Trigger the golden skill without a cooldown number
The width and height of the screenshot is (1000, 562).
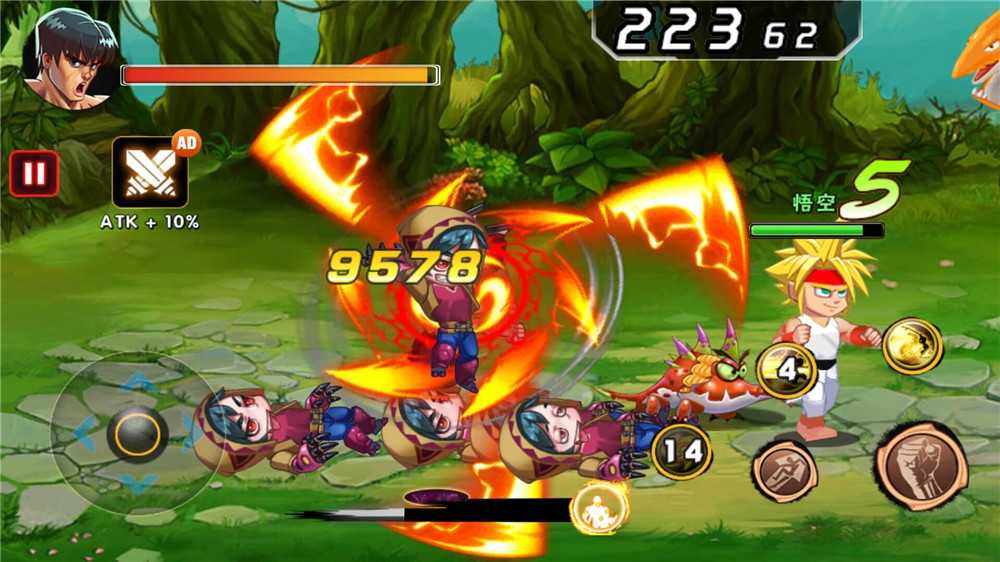point(912,345)
